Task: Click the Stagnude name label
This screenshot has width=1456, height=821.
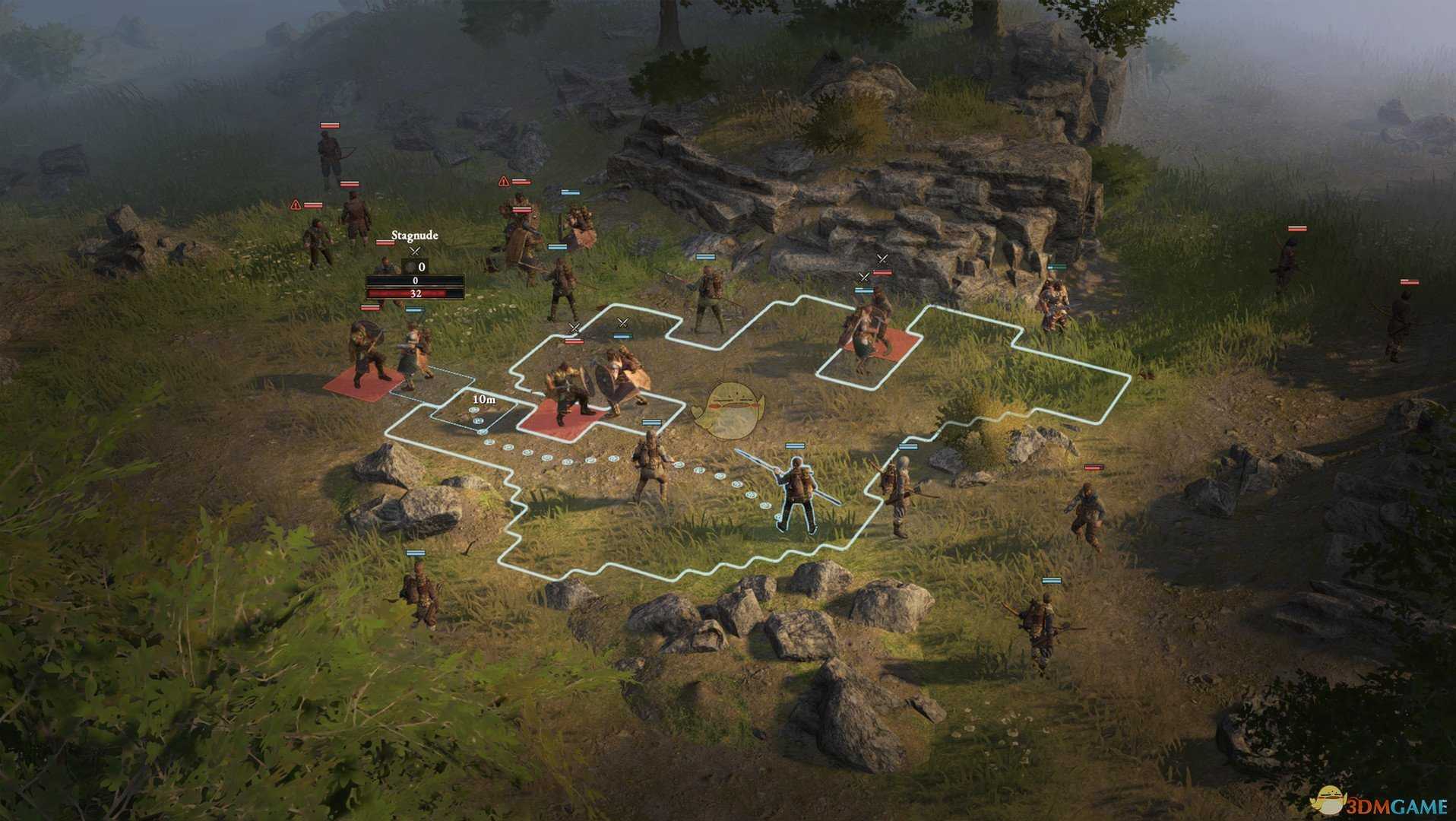Action: (414, 234)
